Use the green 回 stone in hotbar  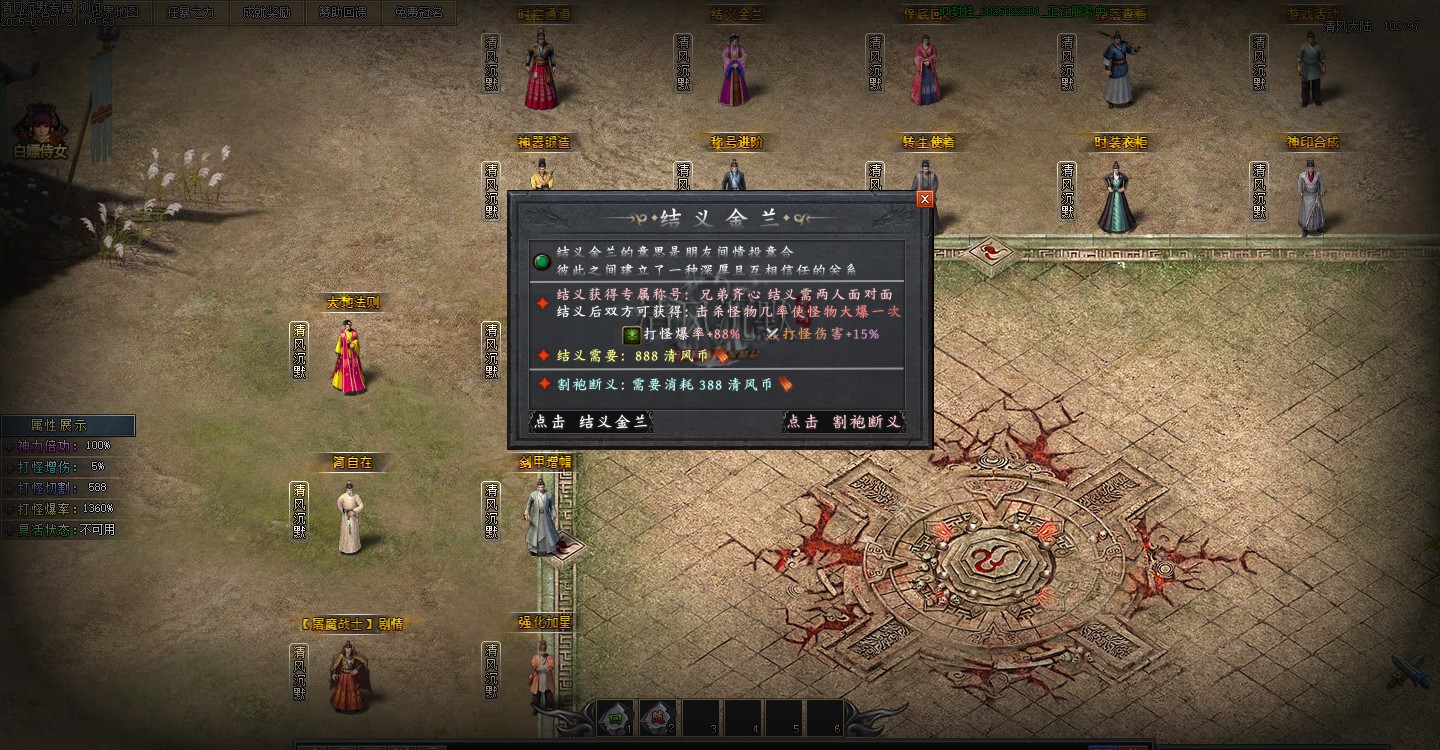pos(615,717)
